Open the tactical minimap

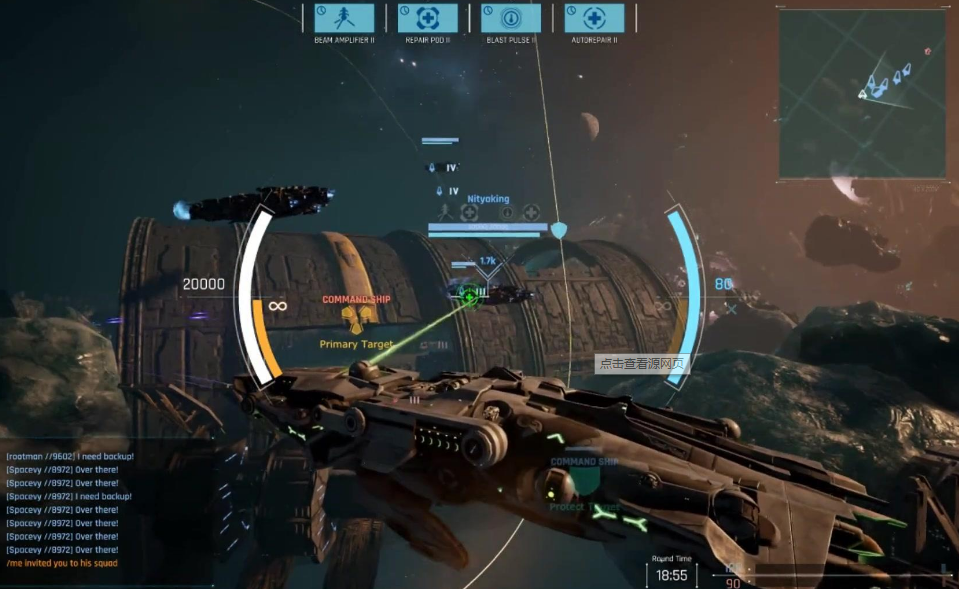[862, 94]
